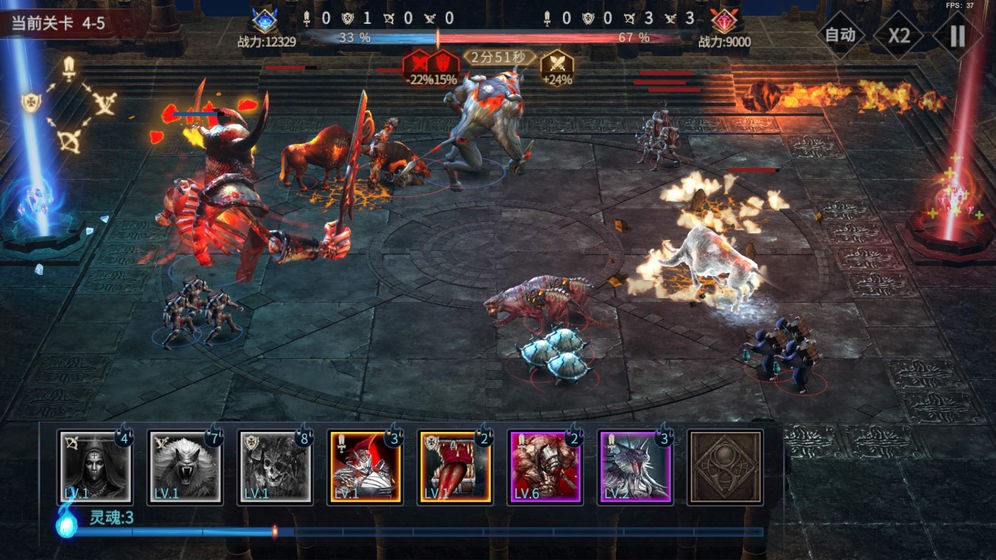996x560 pixels.
Task: Select the LV.2 dragon unit card
Action: pos(634,466)
